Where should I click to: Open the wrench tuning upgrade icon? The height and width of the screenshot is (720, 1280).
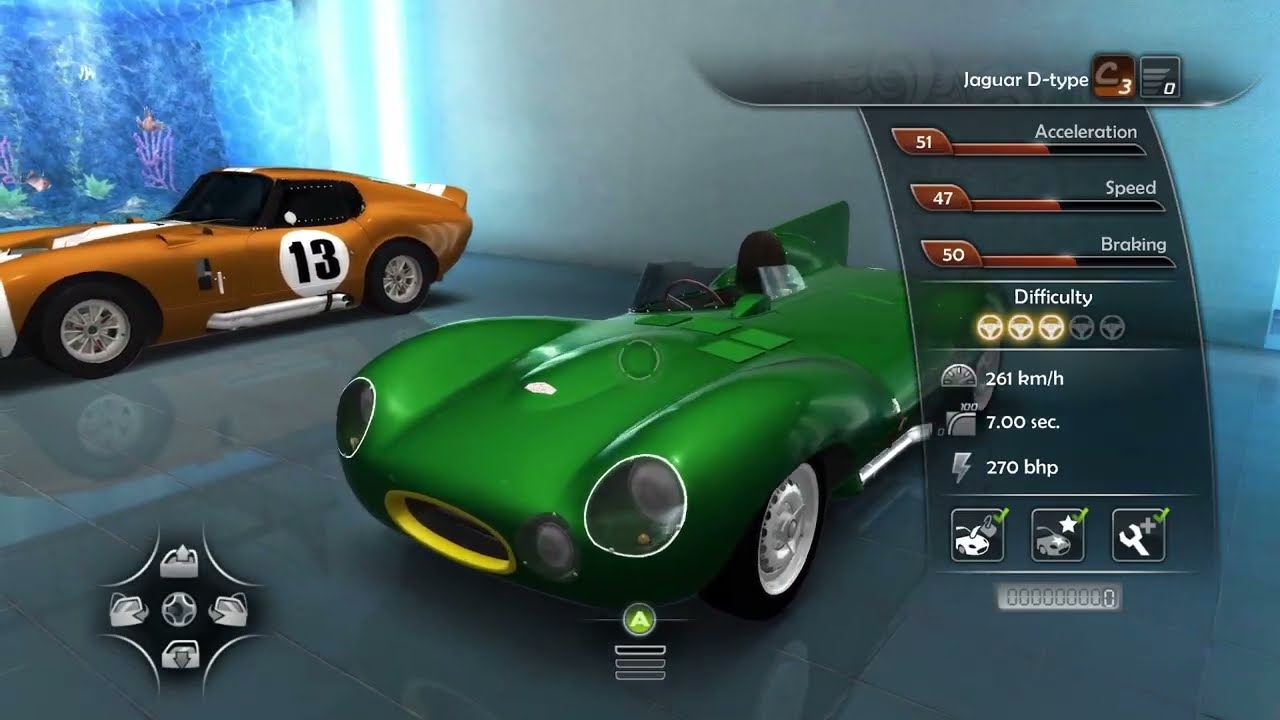[x=1138, y=535]
